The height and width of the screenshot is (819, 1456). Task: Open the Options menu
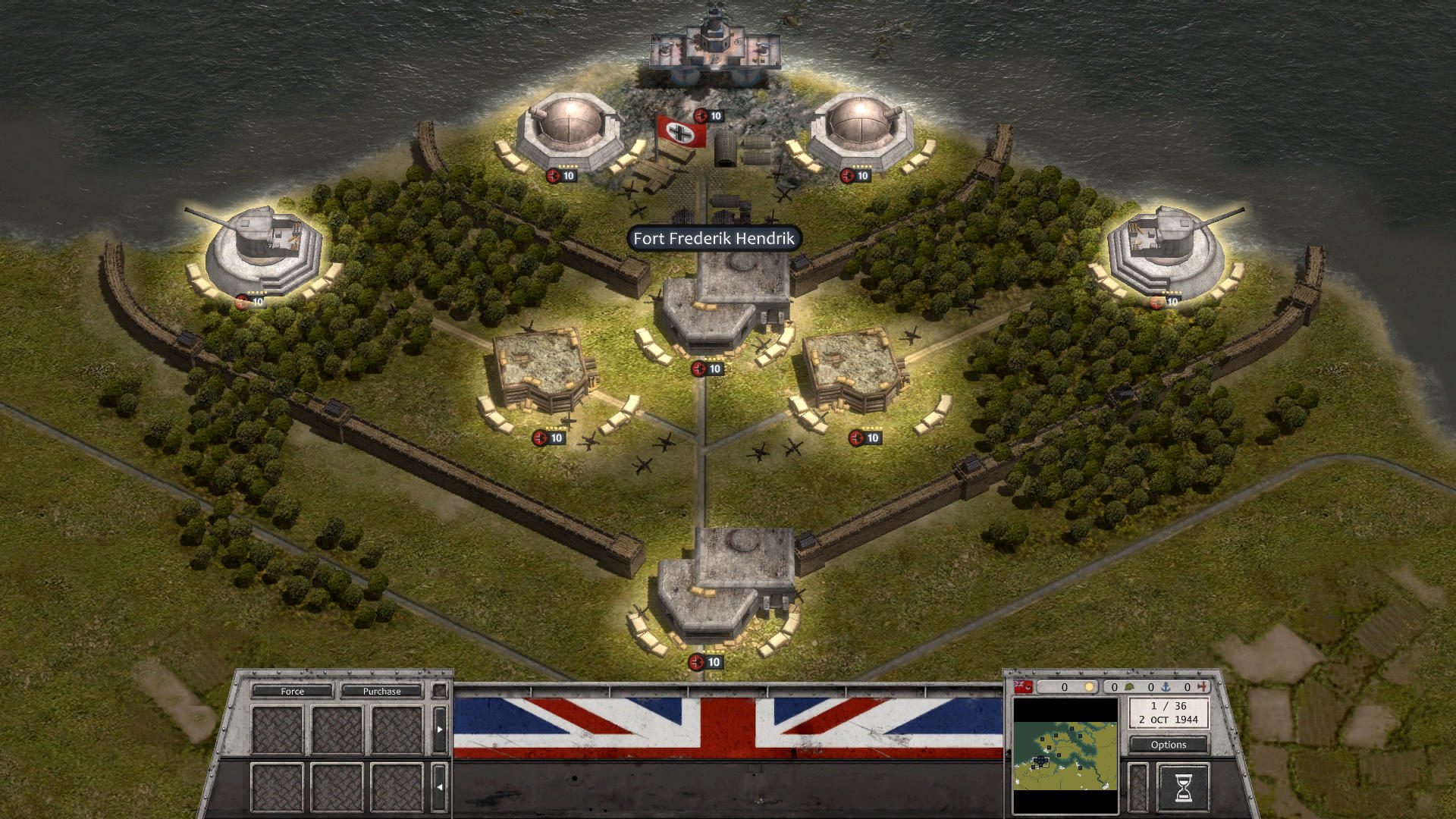click(x=1168, y=745)
